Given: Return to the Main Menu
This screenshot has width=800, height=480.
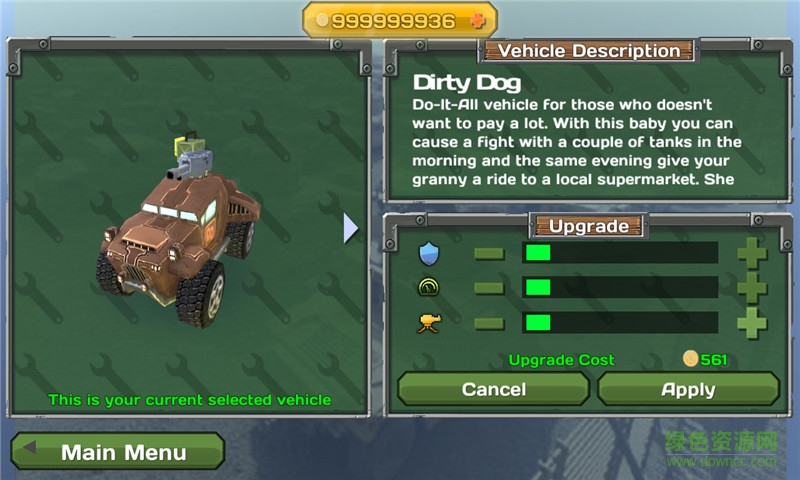Looking at the screenshot, I should tap(118, 452).
